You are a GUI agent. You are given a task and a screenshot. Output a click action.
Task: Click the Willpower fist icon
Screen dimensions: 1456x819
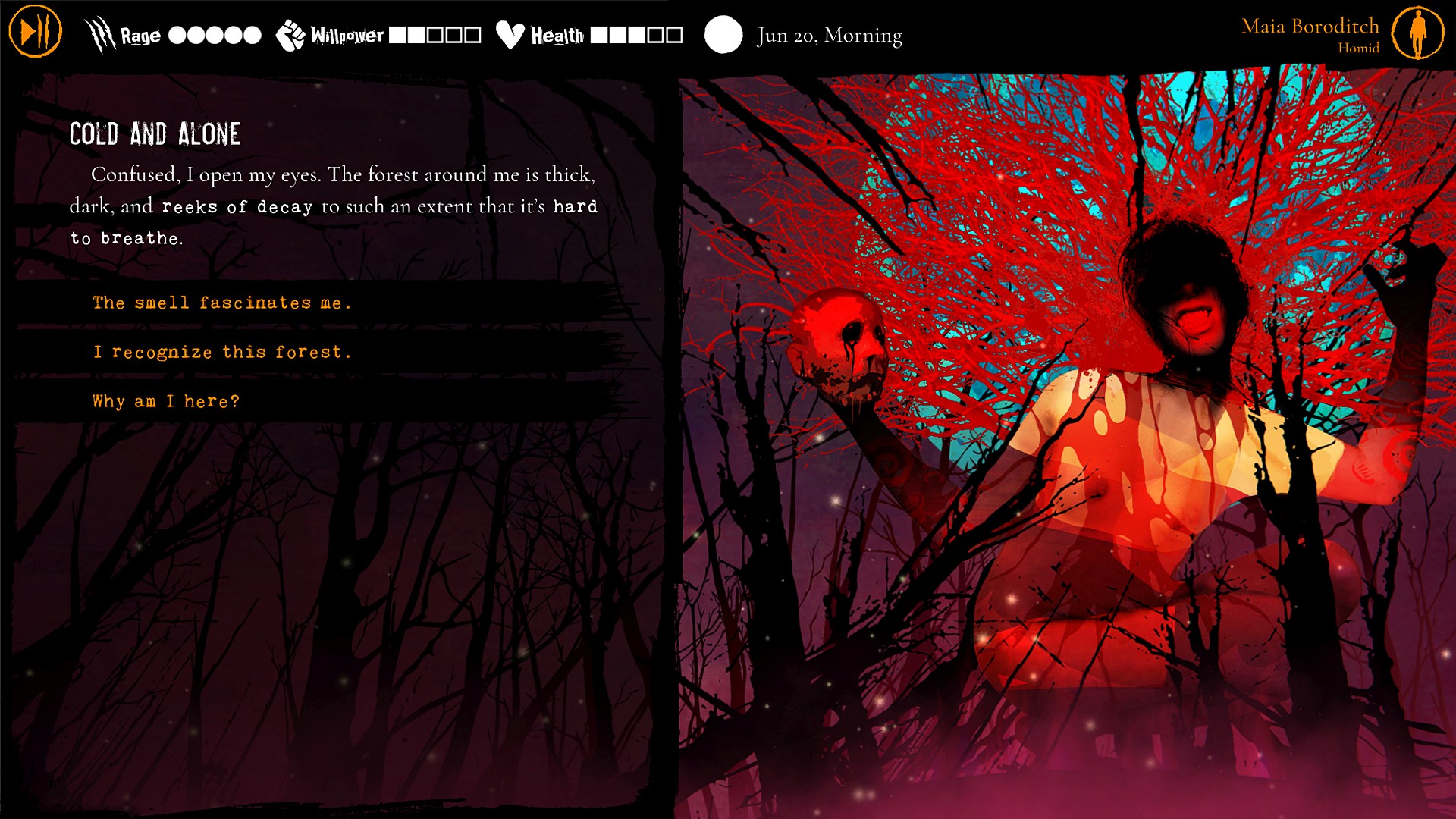click(290, 33)
